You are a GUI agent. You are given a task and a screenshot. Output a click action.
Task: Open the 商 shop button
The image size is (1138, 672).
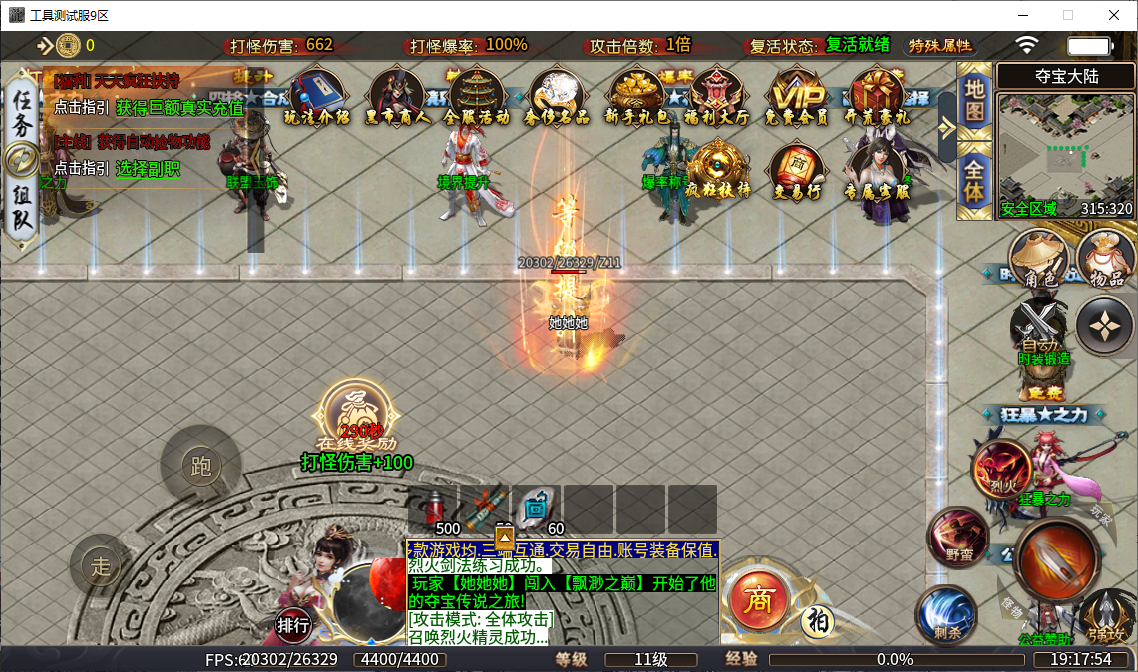point(760,598)
